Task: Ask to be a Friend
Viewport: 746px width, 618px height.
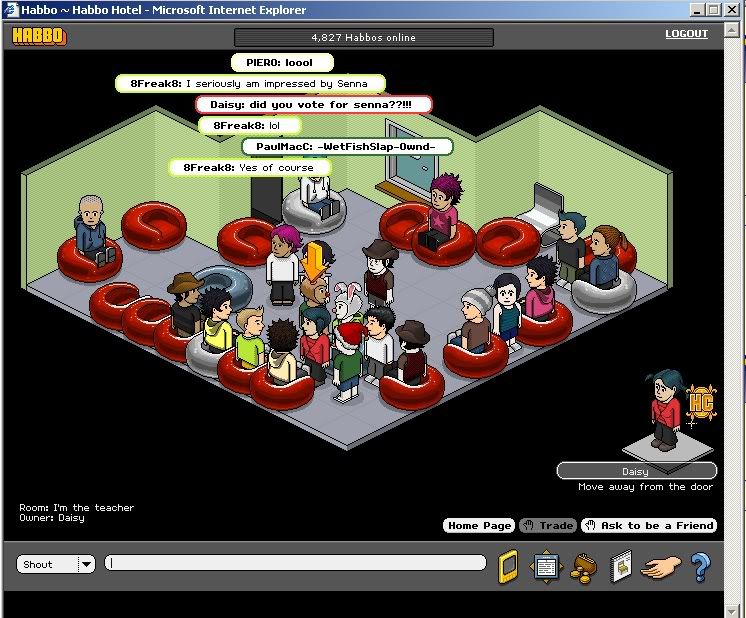Action: pos(648,525)
